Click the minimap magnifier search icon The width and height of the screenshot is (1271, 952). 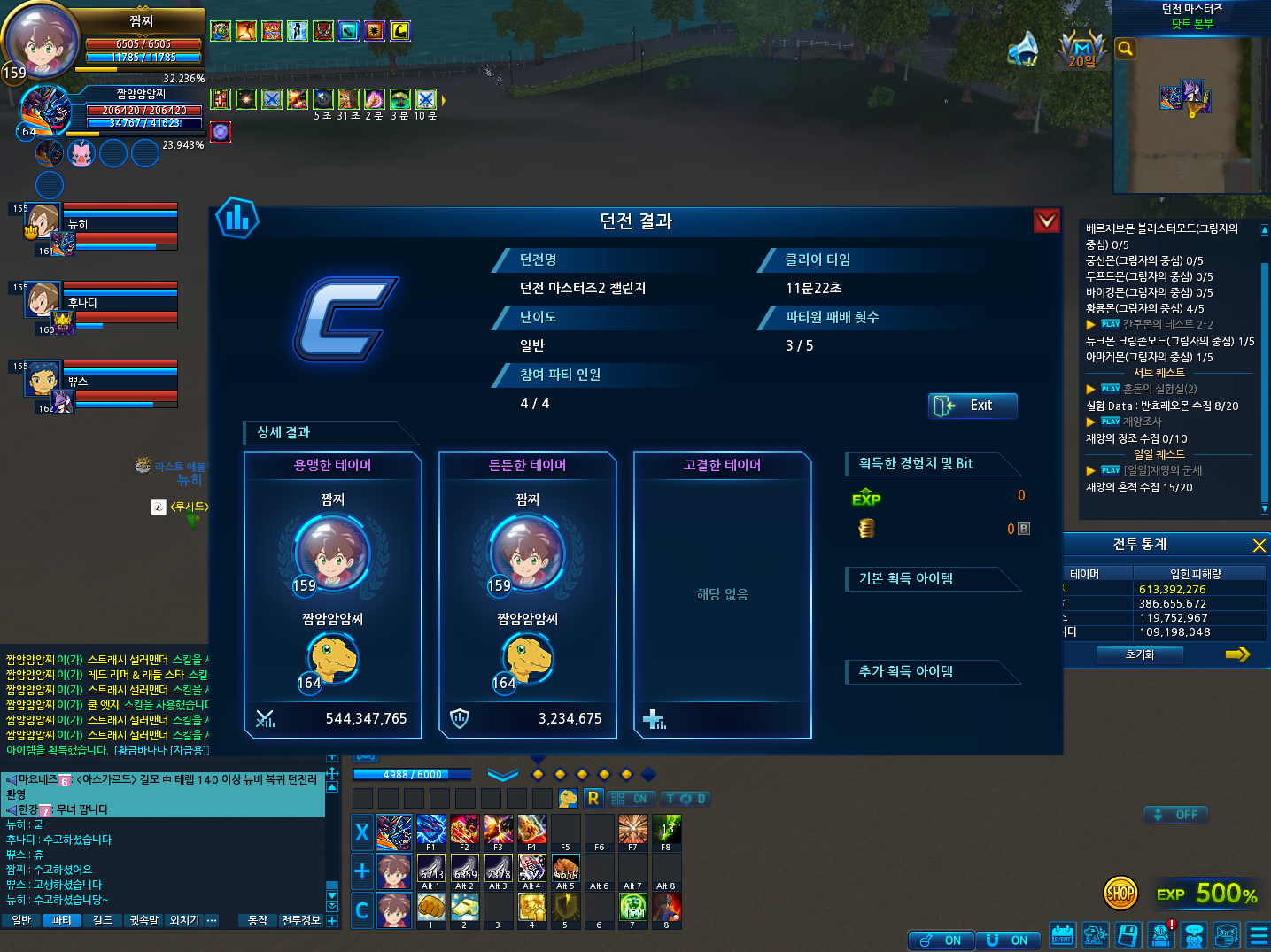[1125, 49]
